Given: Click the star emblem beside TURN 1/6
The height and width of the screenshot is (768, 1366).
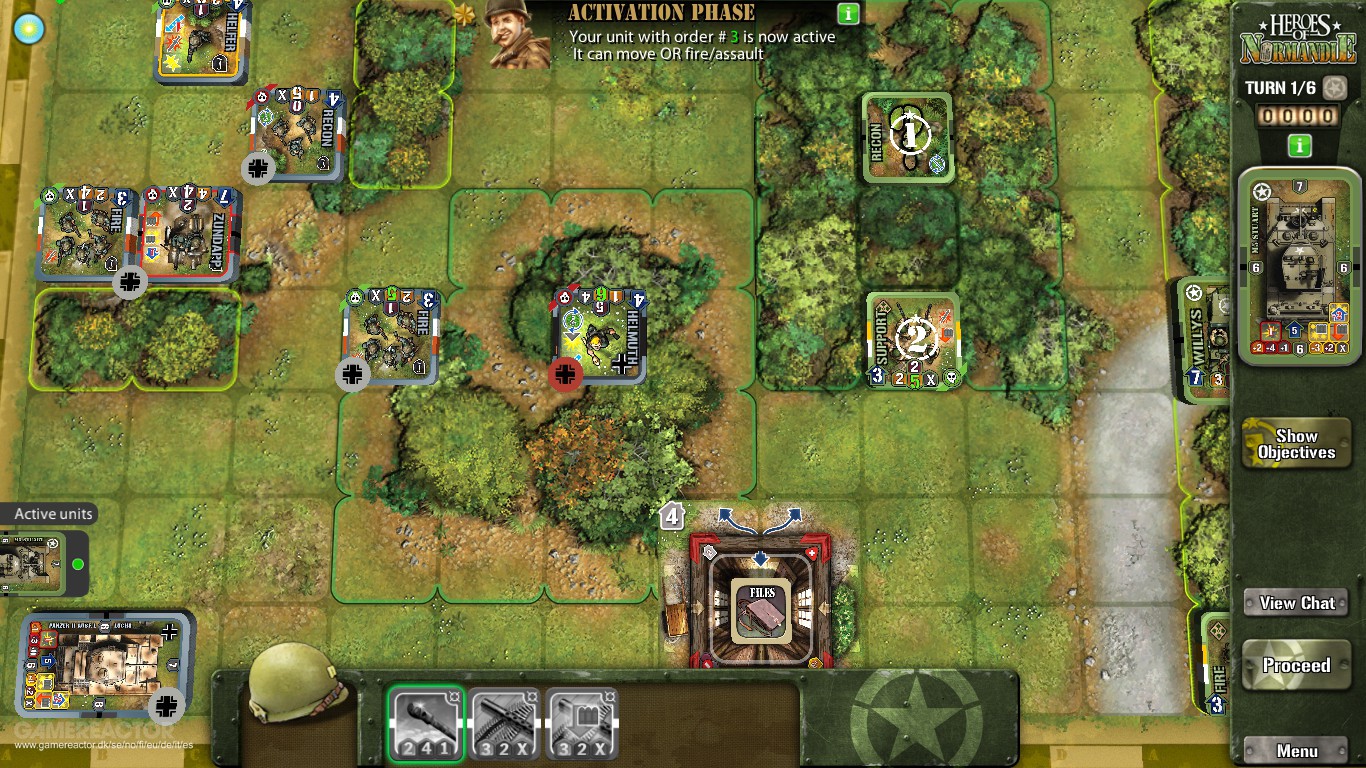Looking at the screenshot, I should [x=1335, y=88].
